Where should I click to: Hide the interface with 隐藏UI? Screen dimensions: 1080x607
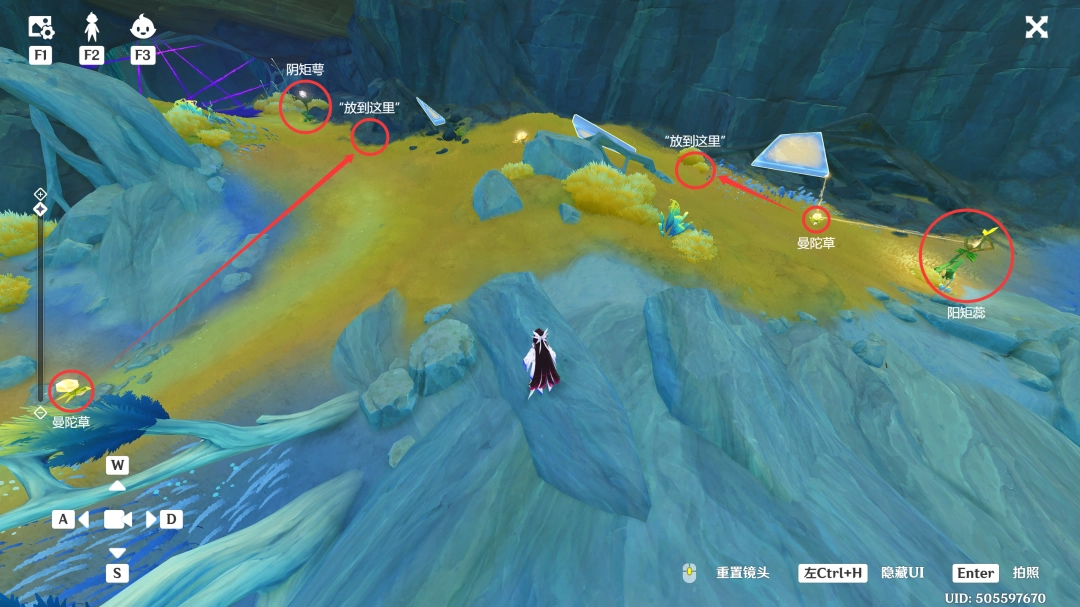pyautogui.click(x=902, y=573)
